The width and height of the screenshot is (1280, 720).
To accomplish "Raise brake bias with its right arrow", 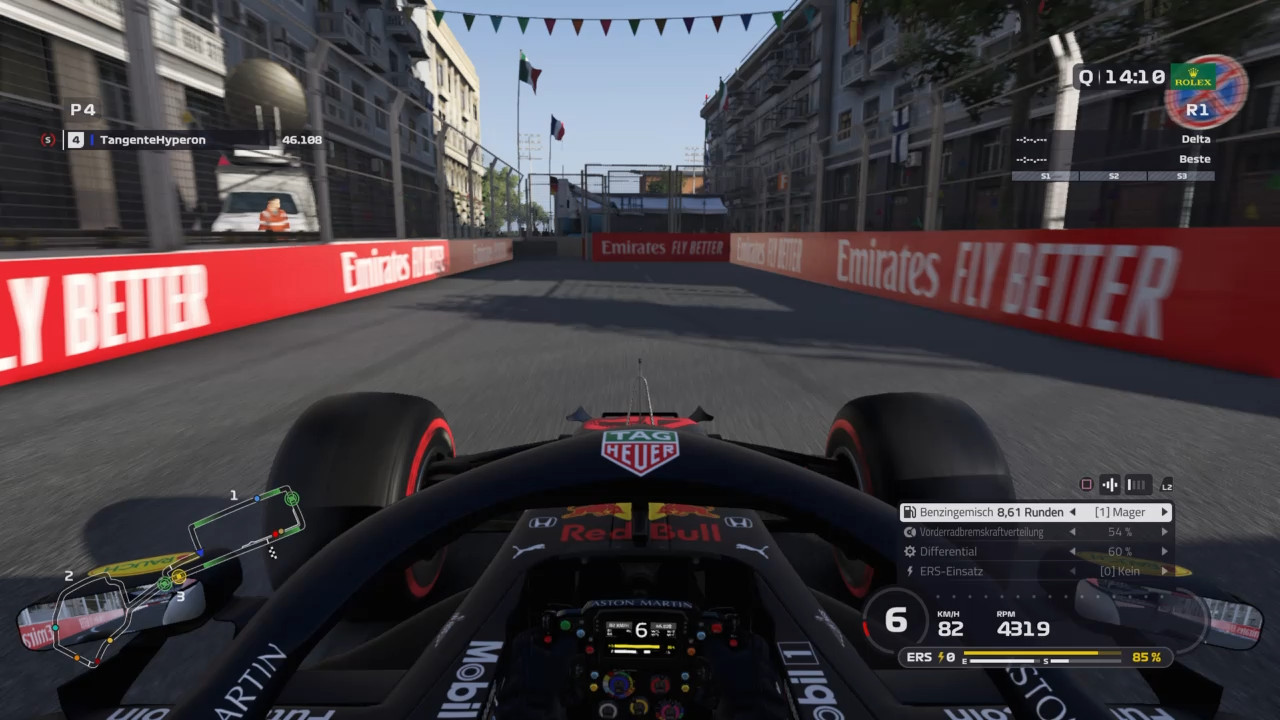I will coord(1164,532).
